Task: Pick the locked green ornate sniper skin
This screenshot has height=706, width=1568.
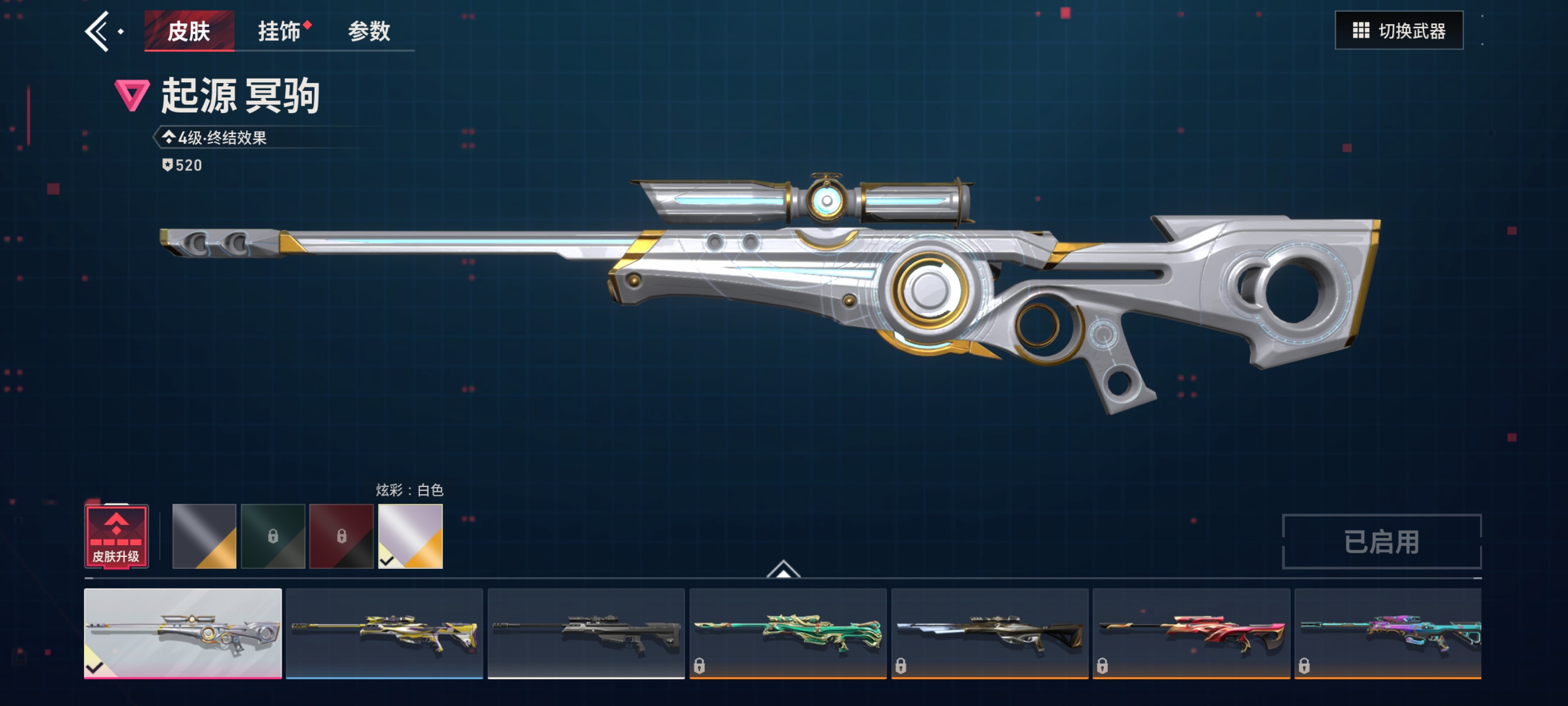Action: point(788,633)
